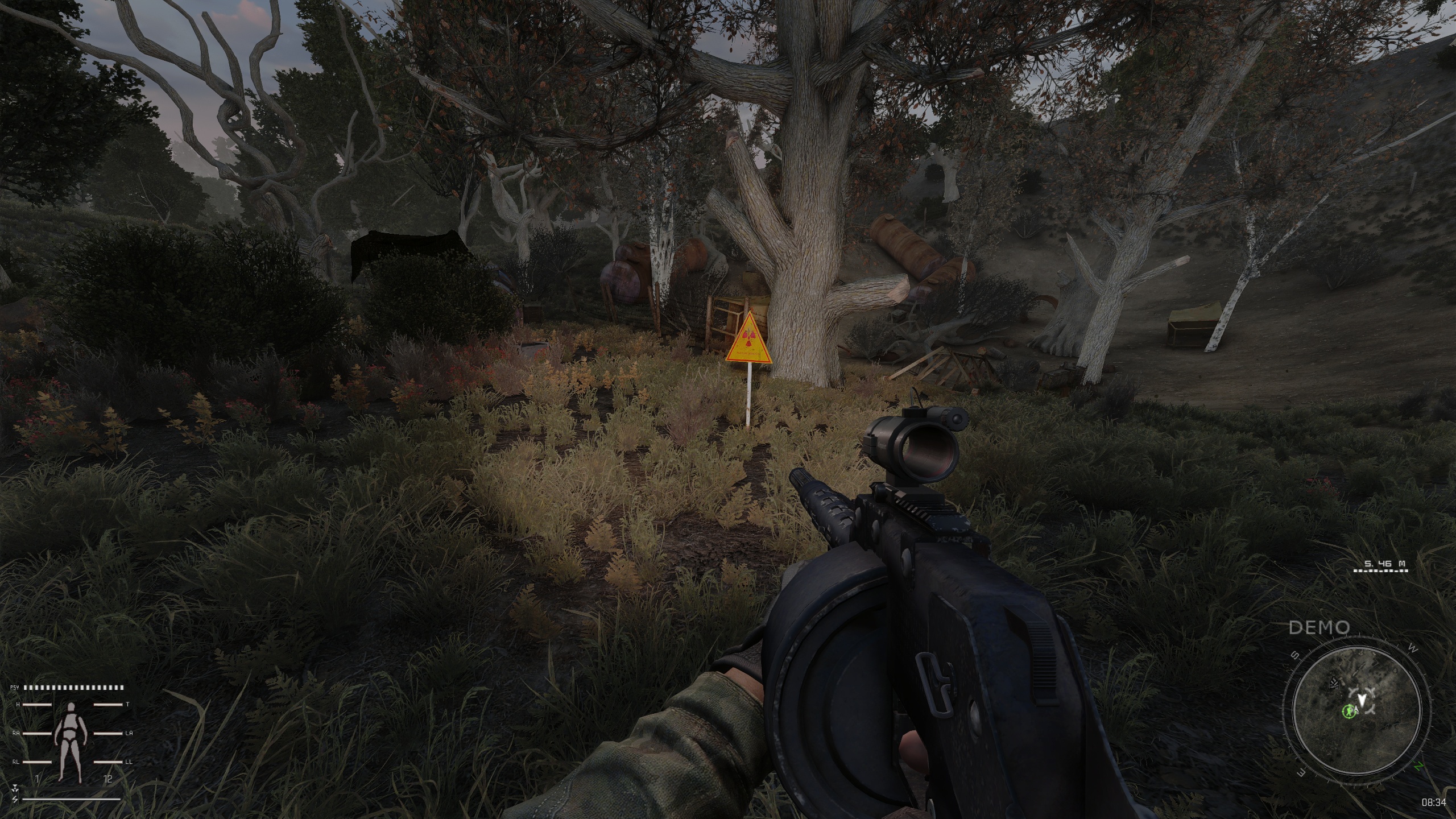1456x819 pixels.
Task: Select the green stalker marker on minimap
Action: [1349, 711]
